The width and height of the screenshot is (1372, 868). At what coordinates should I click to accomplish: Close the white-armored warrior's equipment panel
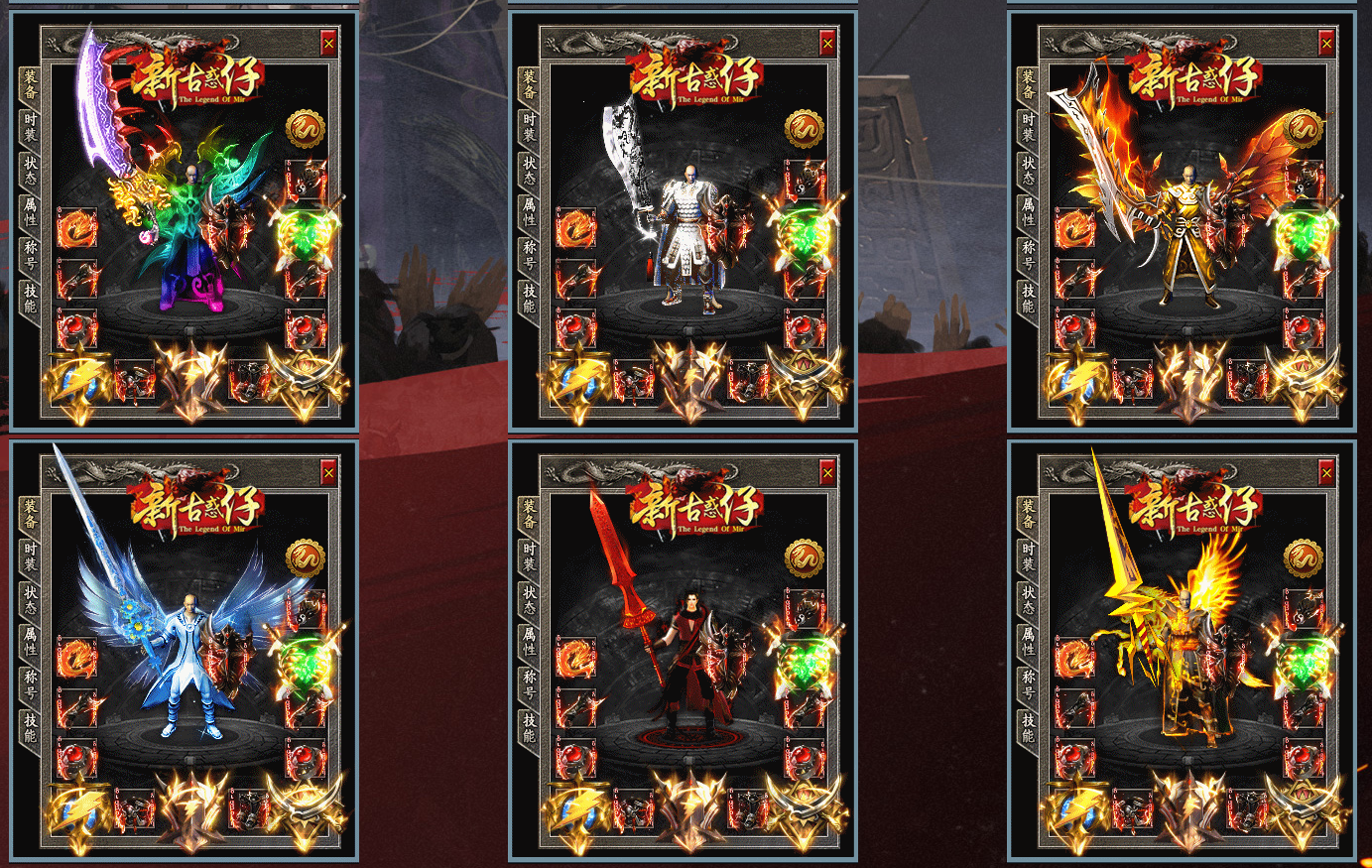827,43
